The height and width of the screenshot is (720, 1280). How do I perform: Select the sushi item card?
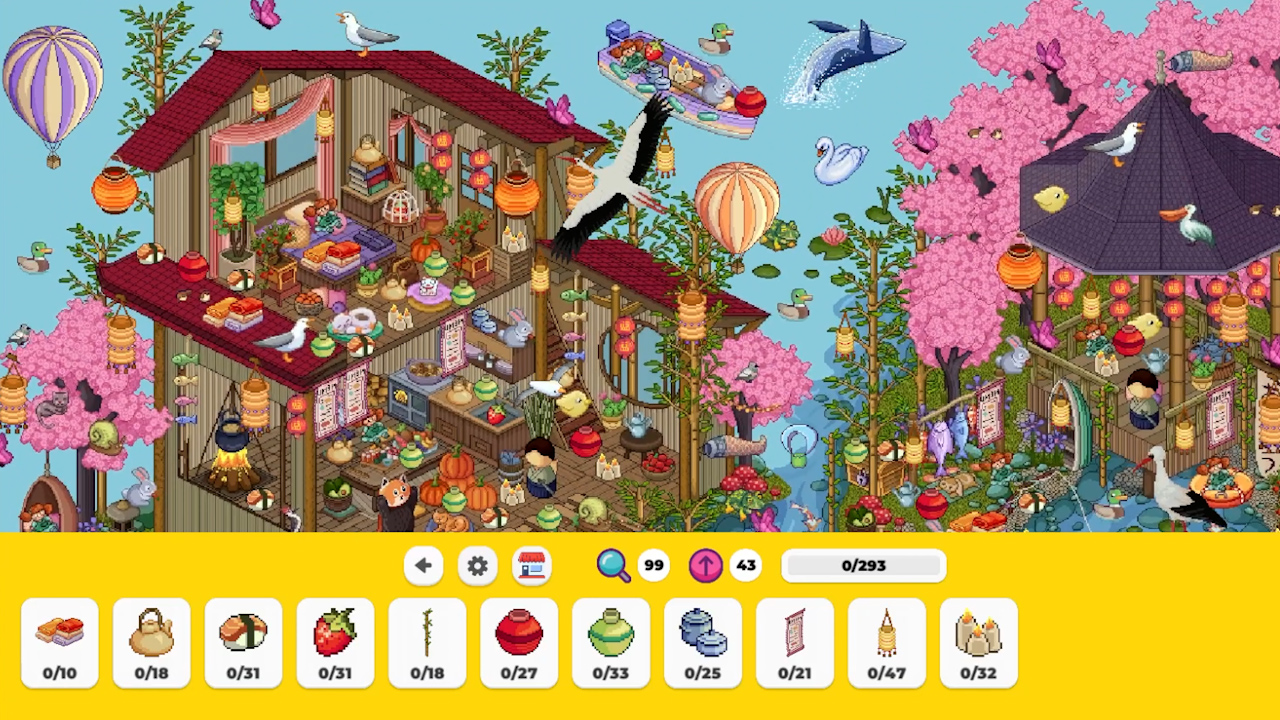tap(243, 640)
